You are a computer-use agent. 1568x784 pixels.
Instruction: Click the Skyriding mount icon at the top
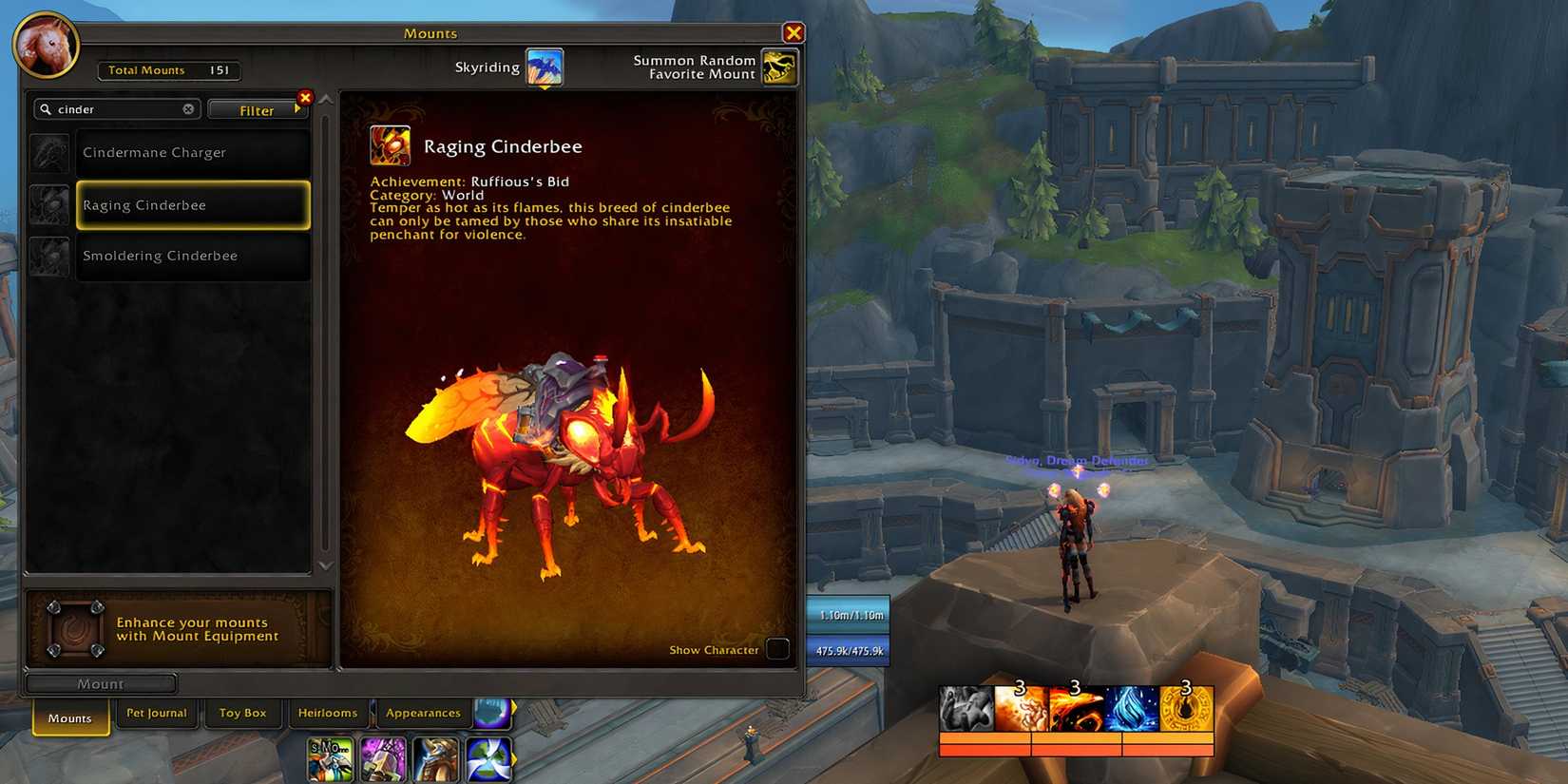click(x=544, y=67)
